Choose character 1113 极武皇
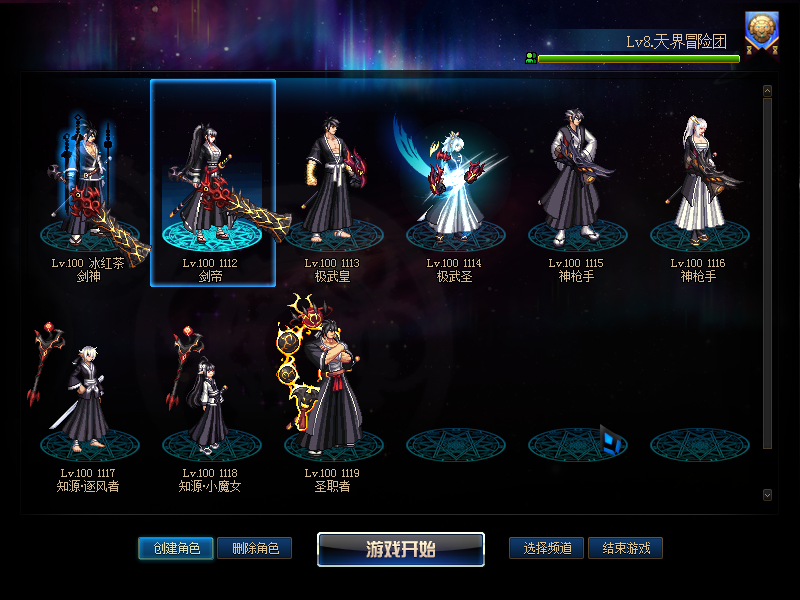 point(332,185)
